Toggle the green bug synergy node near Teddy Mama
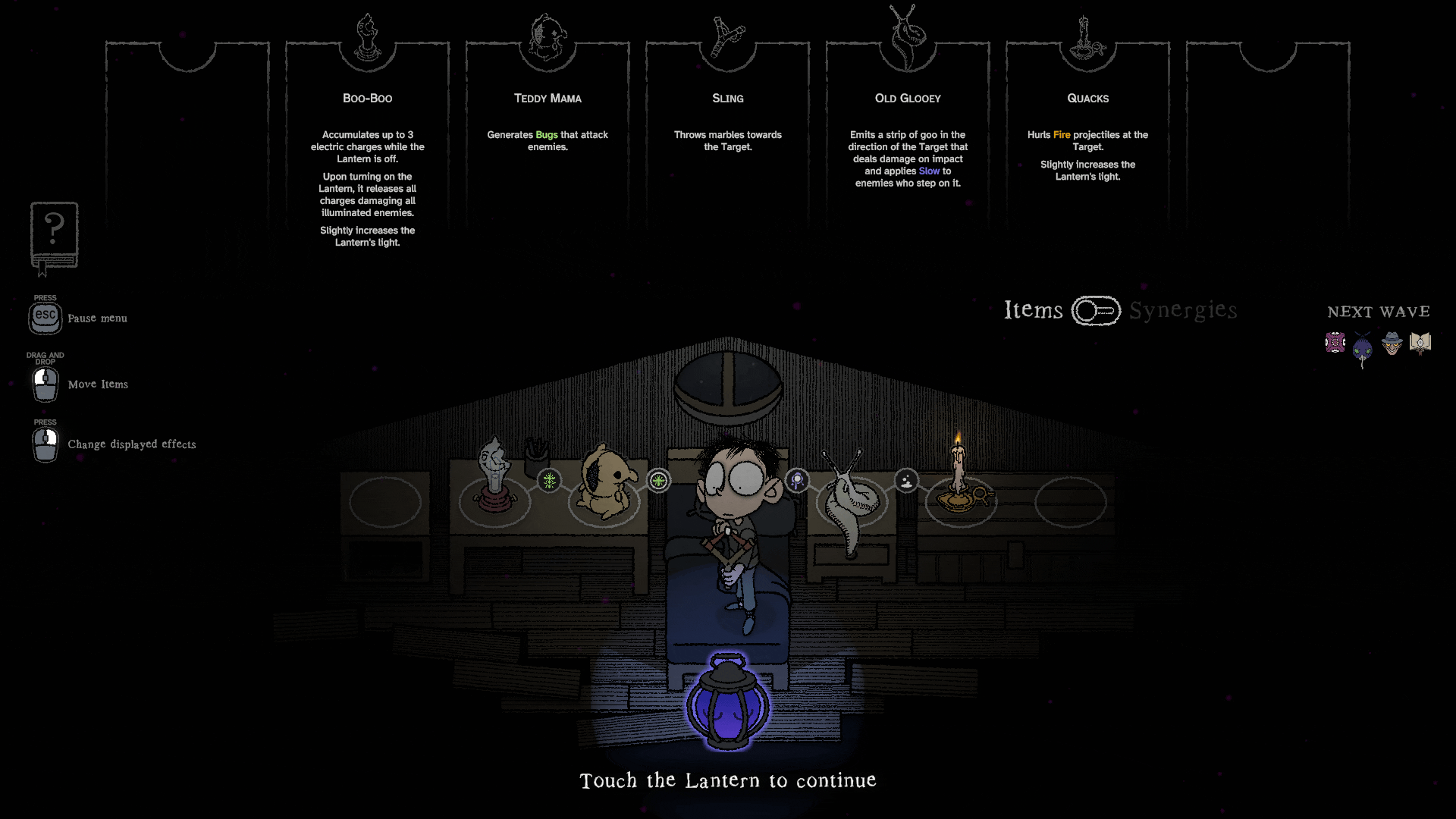The height and width of the screenshot is (819, 1456). [658, 480]
